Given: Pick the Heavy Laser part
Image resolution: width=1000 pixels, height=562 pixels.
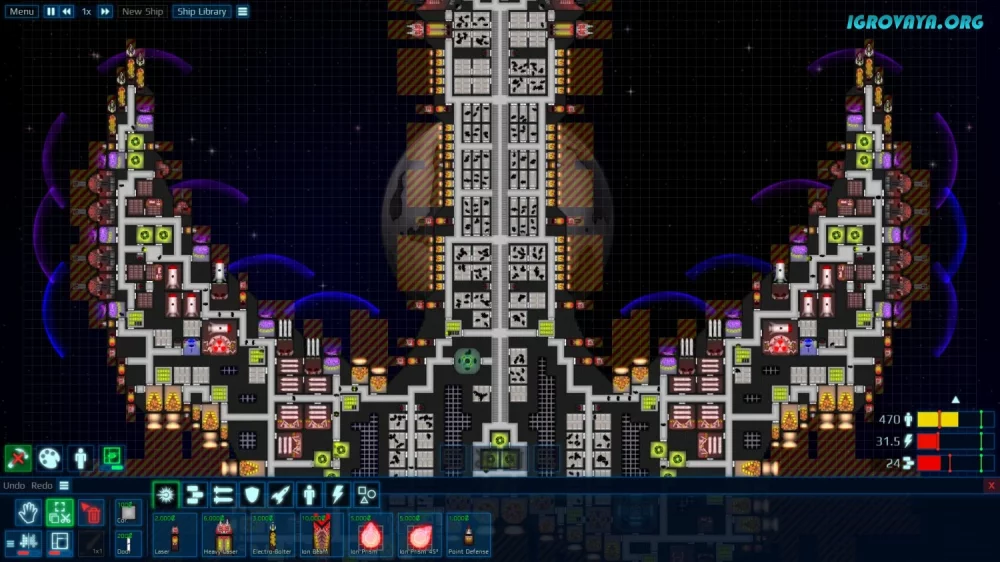Looking at the screenshot, I should pos(222,534).
